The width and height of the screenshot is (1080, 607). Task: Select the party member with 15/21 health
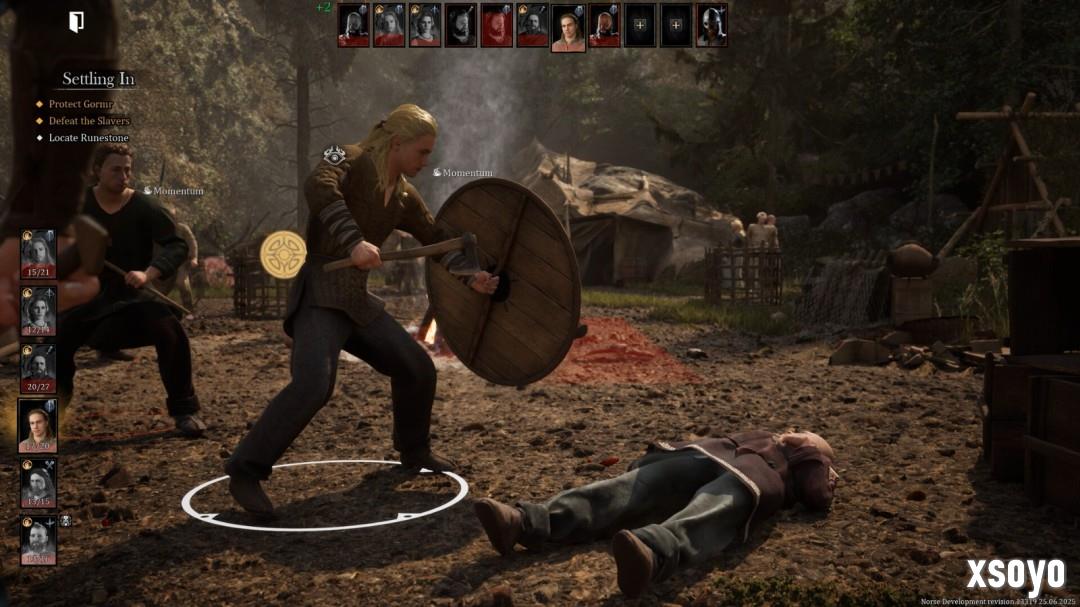39,254
